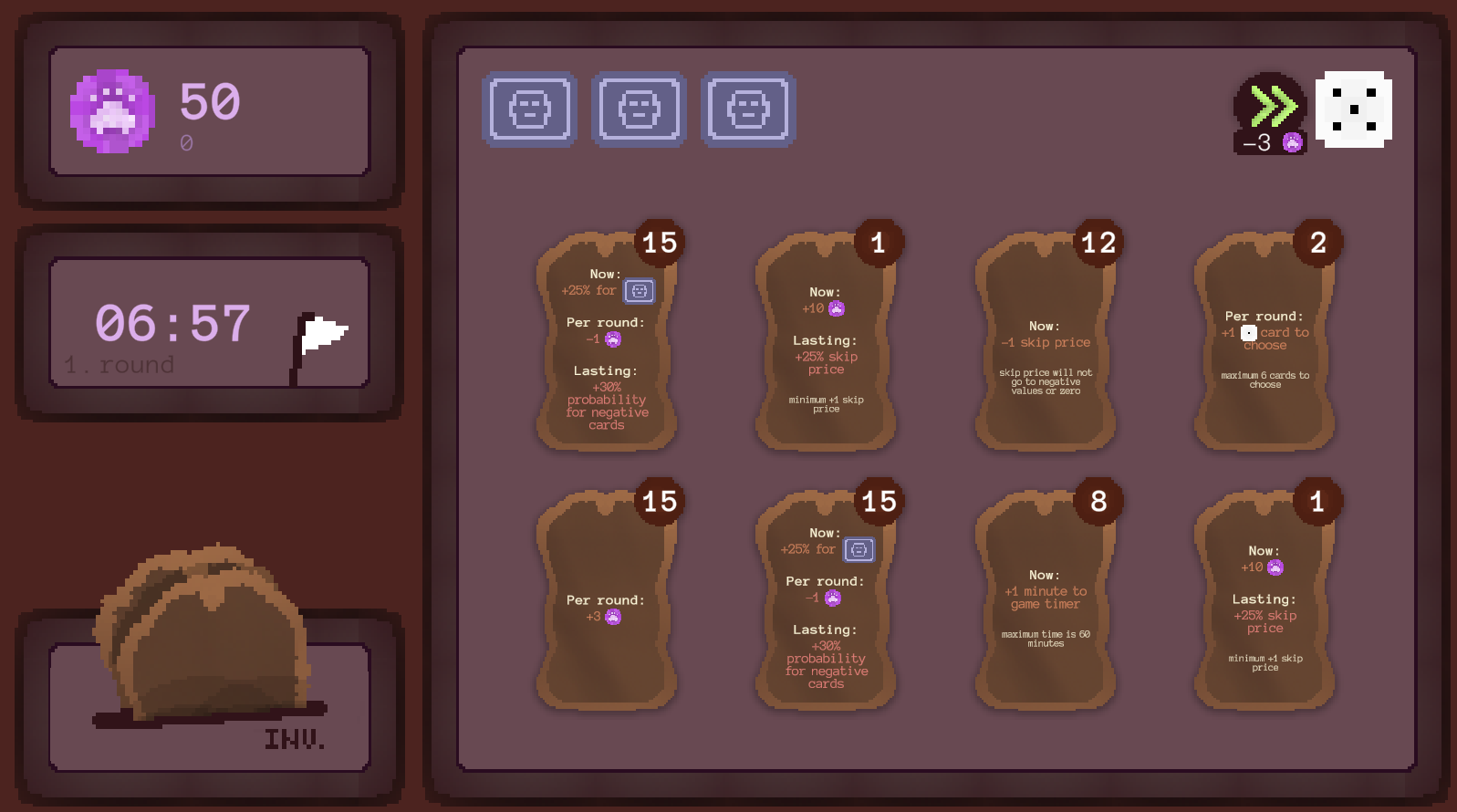Pick the per round +3 coins card
This screenshot has height=812, width=1457.
point(606,602)
